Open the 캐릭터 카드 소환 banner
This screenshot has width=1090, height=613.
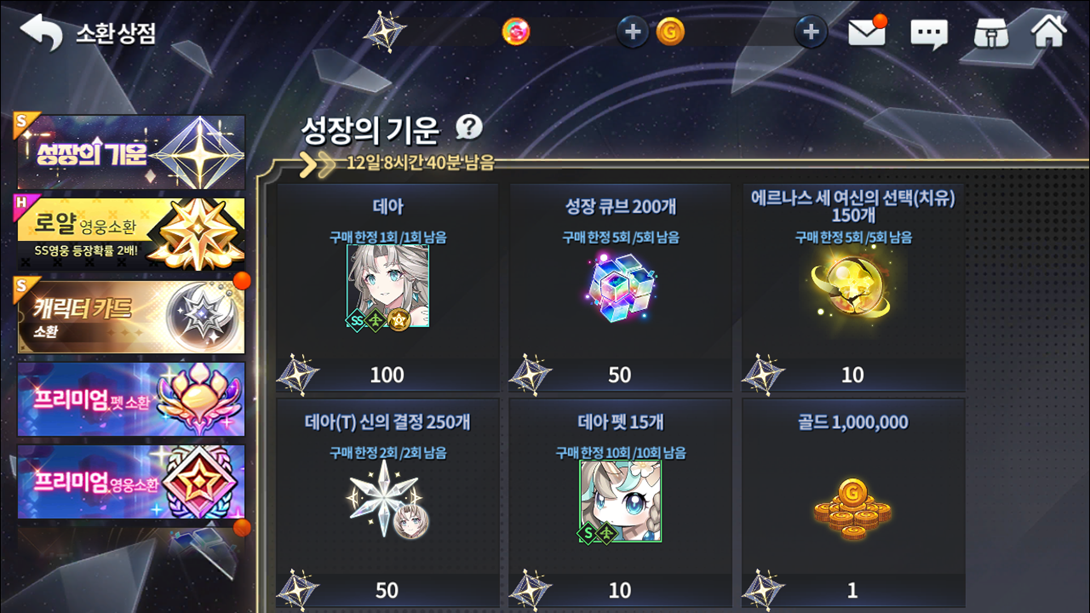131,317
